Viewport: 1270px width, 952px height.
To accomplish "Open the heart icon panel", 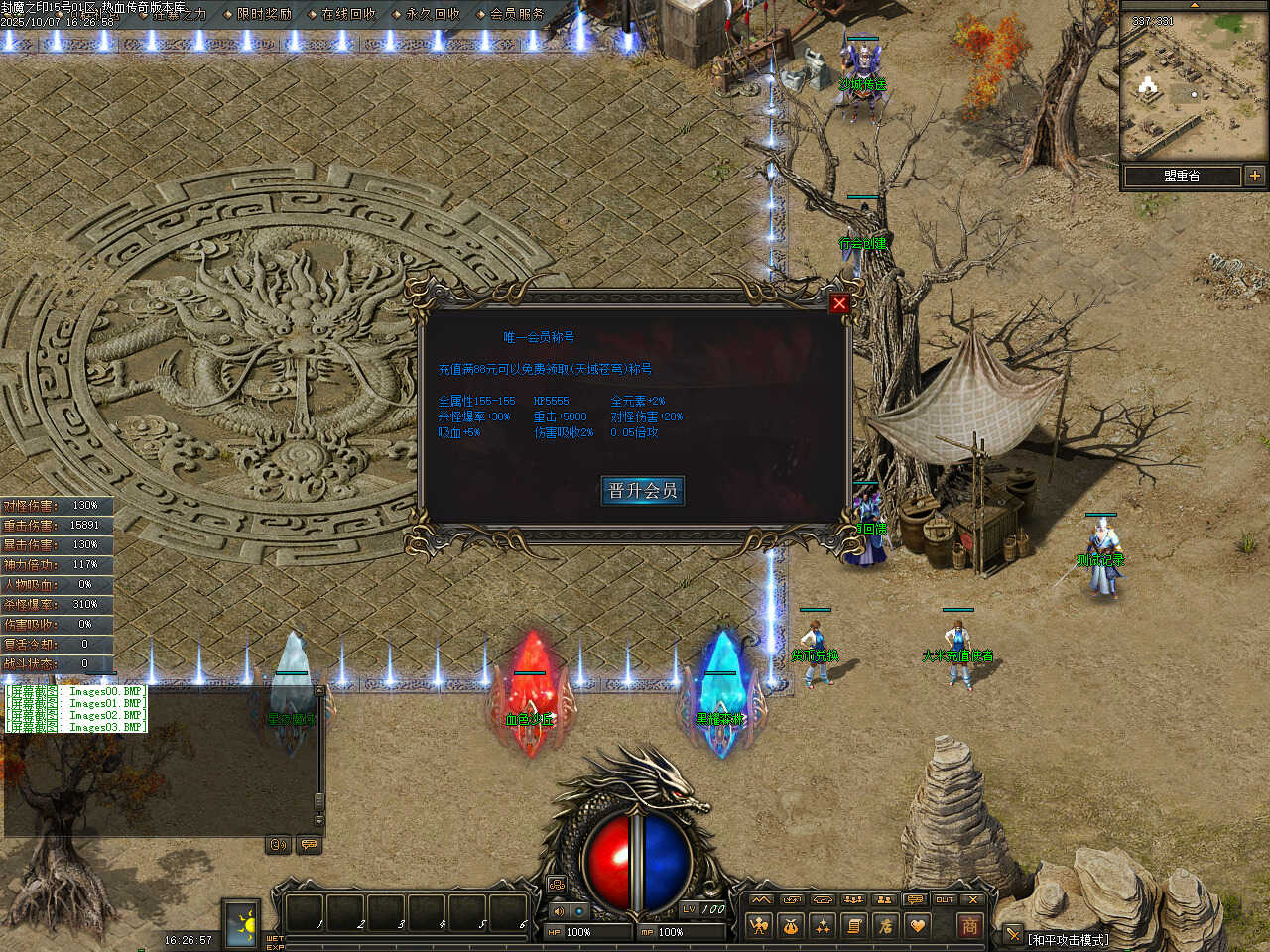I will [x=918, y=926].
